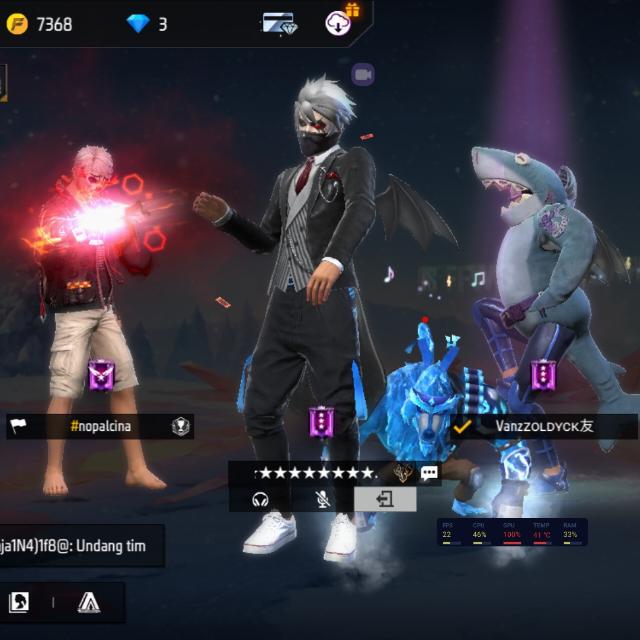The image size is (640, 640).
Task: Open the diamond top-up card icon
Action: [x=280, y=23]
